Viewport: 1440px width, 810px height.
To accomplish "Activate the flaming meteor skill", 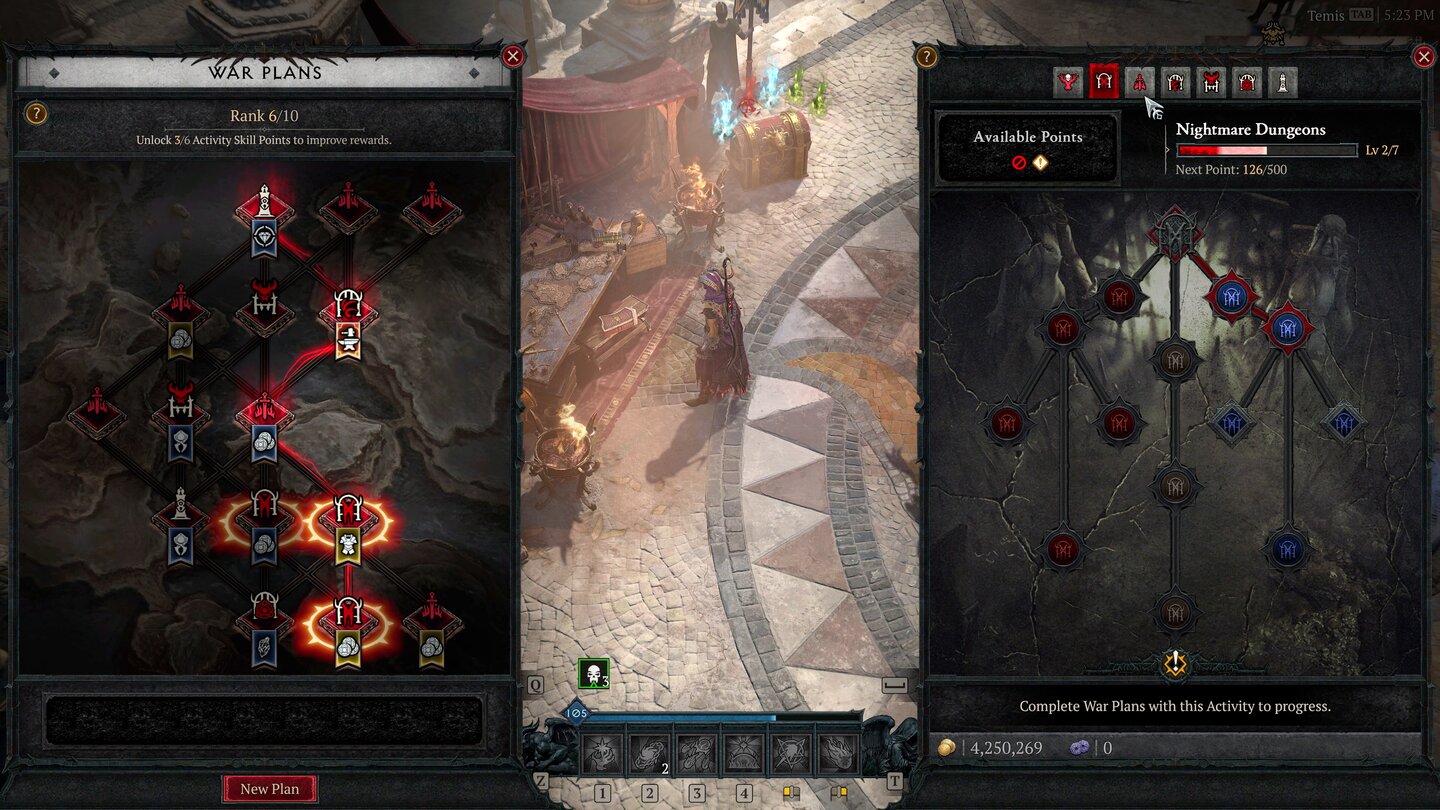I will click(x=838, y=753).
